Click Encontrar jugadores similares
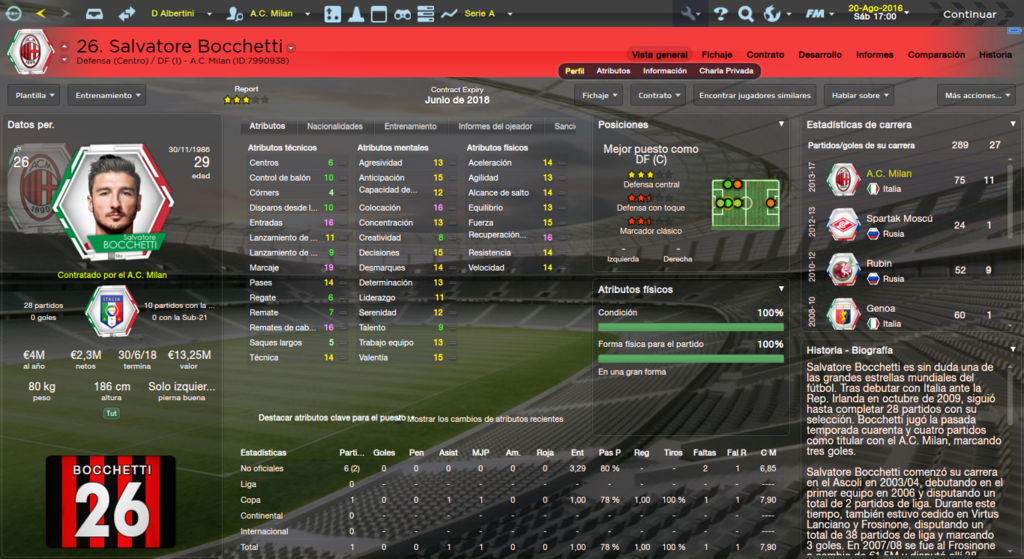Image resolution: width=1024 pixels, height=559 pixels. 754,95
